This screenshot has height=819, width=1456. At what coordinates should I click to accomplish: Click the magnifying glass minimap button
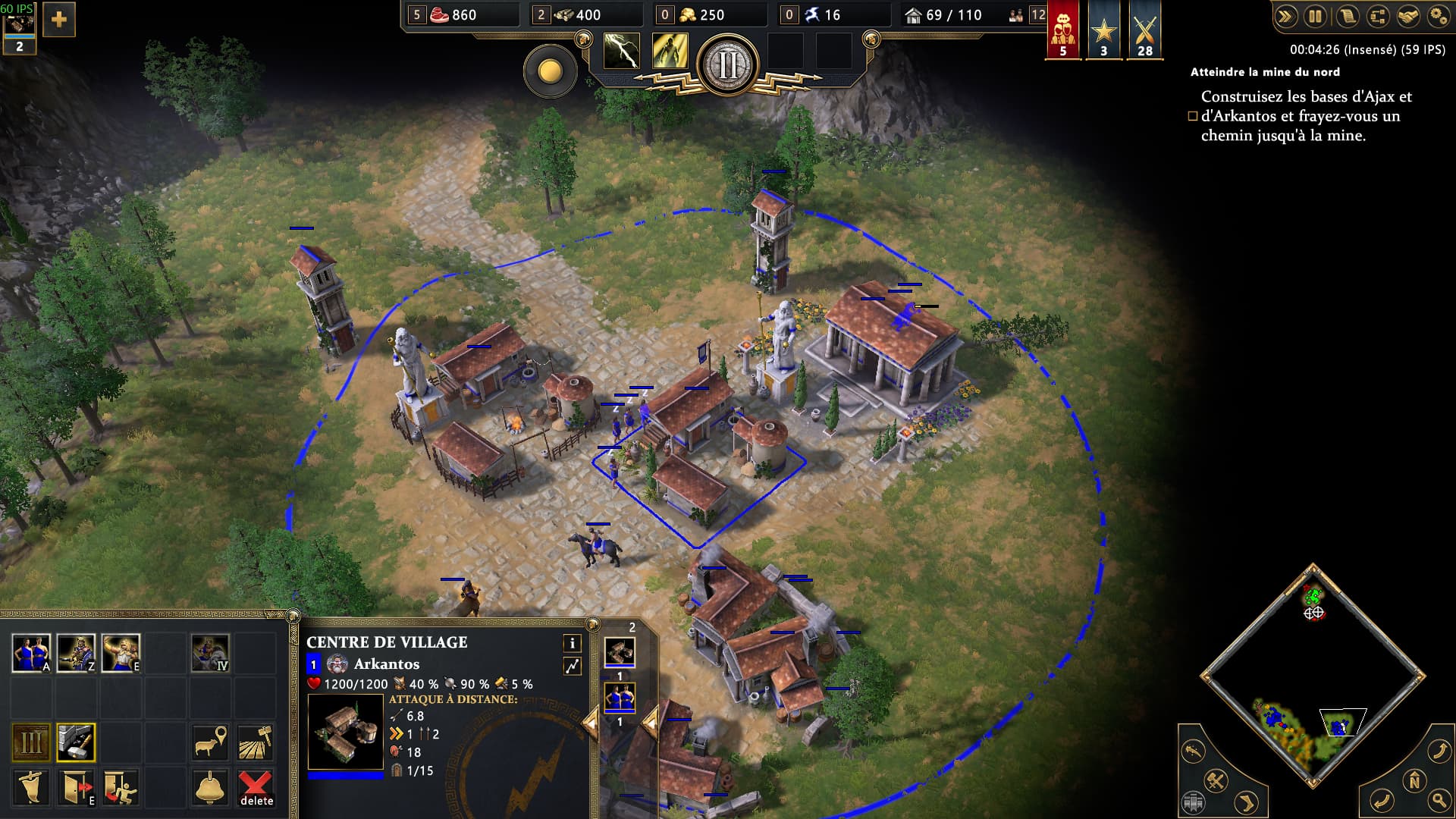click(1439, 799)
